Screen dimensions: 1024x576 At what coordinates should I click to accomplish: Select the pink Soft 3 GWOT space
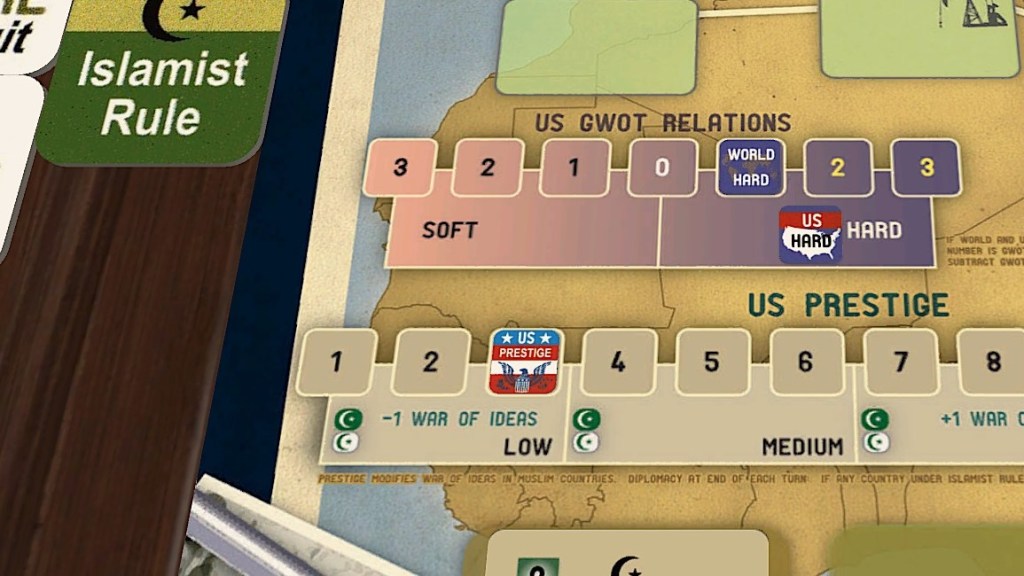pyautogui.click(x=400, y=167)
